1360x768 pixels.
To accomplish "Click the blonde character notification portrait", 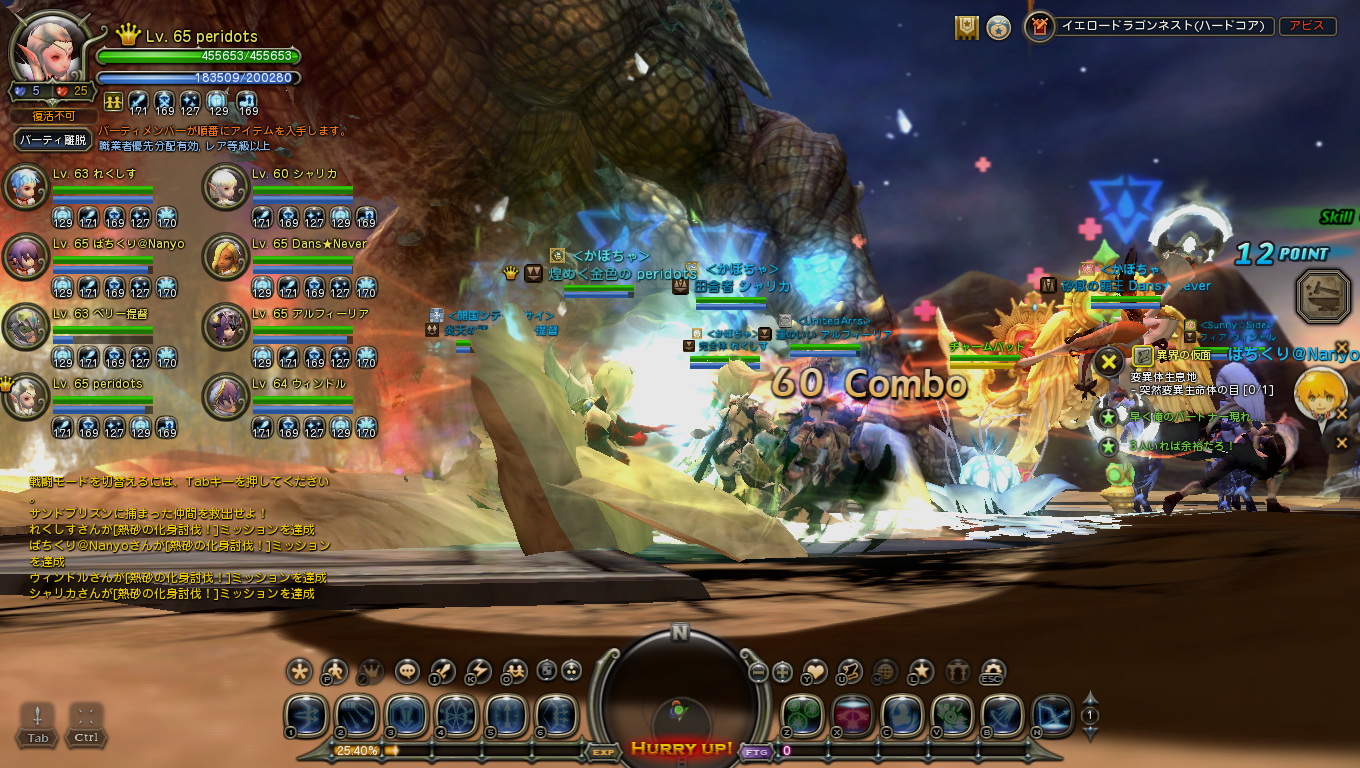I will tap(1319, 394).
